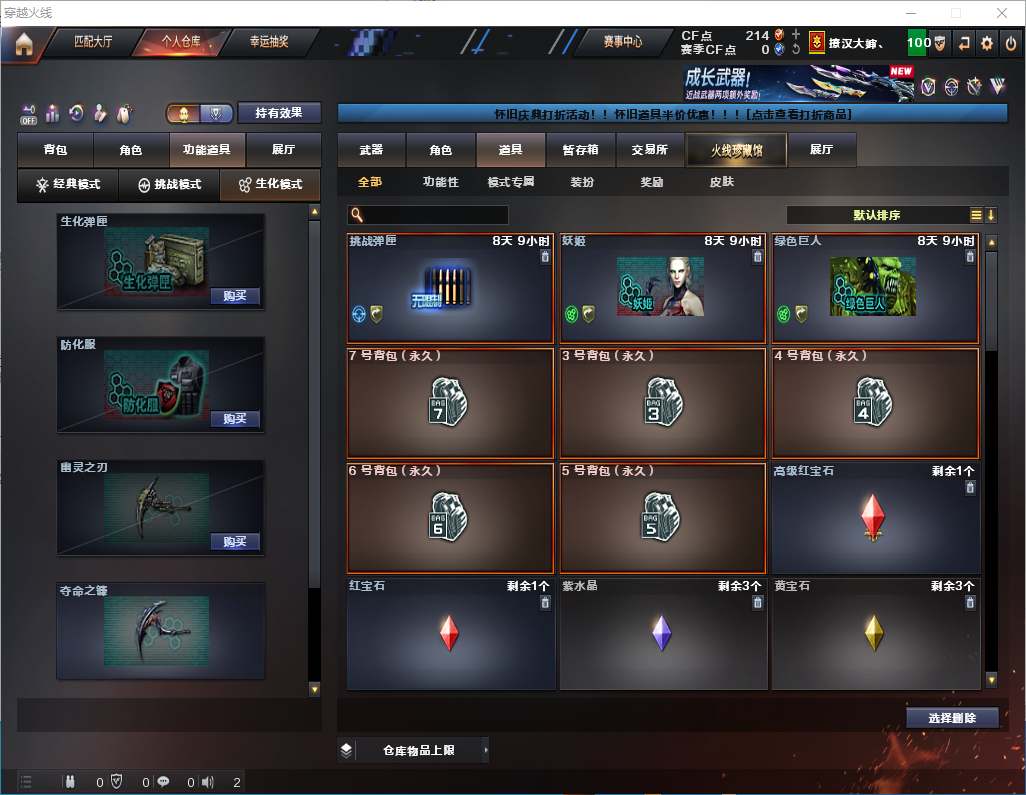Buy the 生化弹匣 item
The image size is (1026, 795).
click(235, 296)
